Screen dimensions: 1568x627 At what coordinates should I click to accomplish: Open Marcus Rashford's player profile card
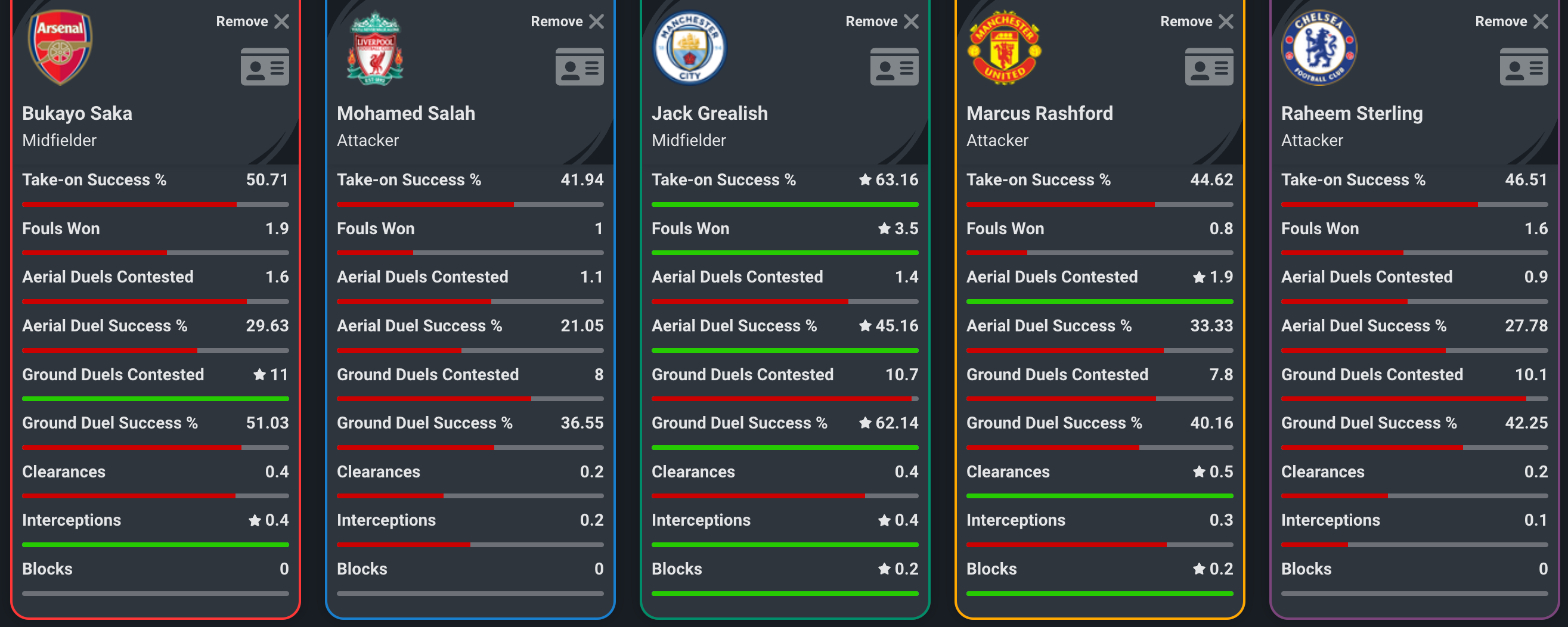[1209, 67]
